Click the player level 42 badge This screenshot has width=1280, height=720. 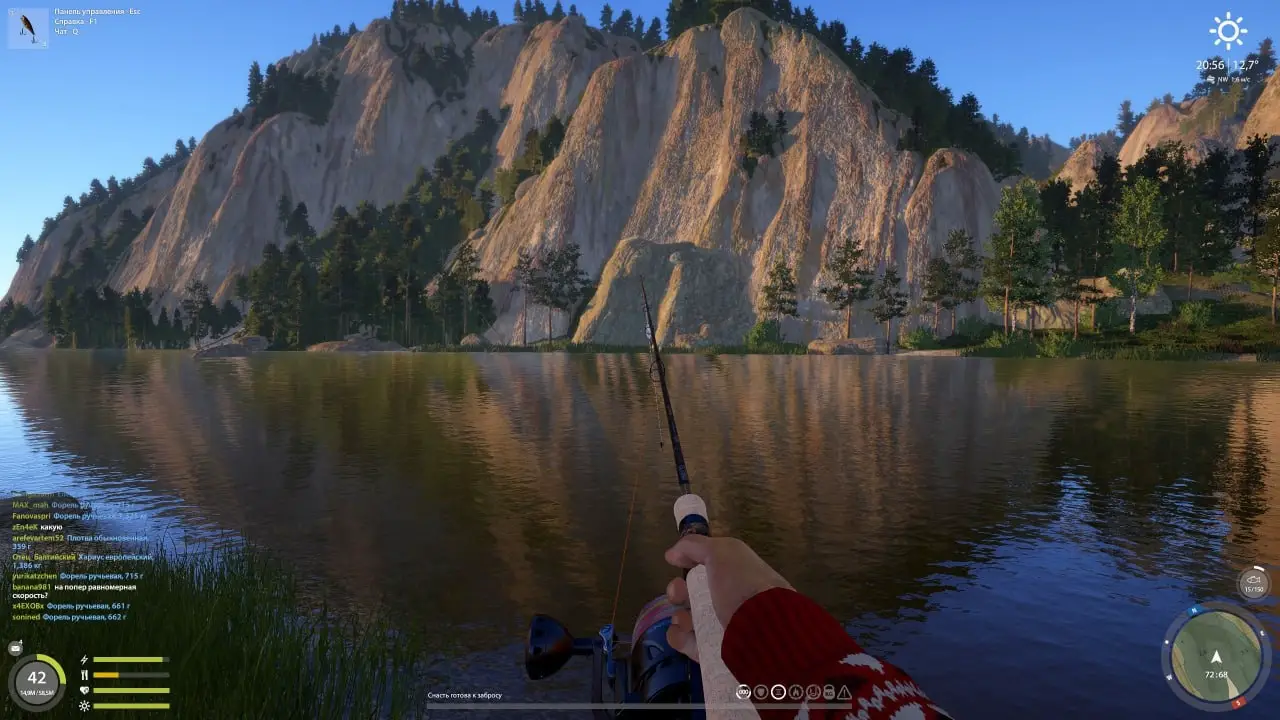37,679
